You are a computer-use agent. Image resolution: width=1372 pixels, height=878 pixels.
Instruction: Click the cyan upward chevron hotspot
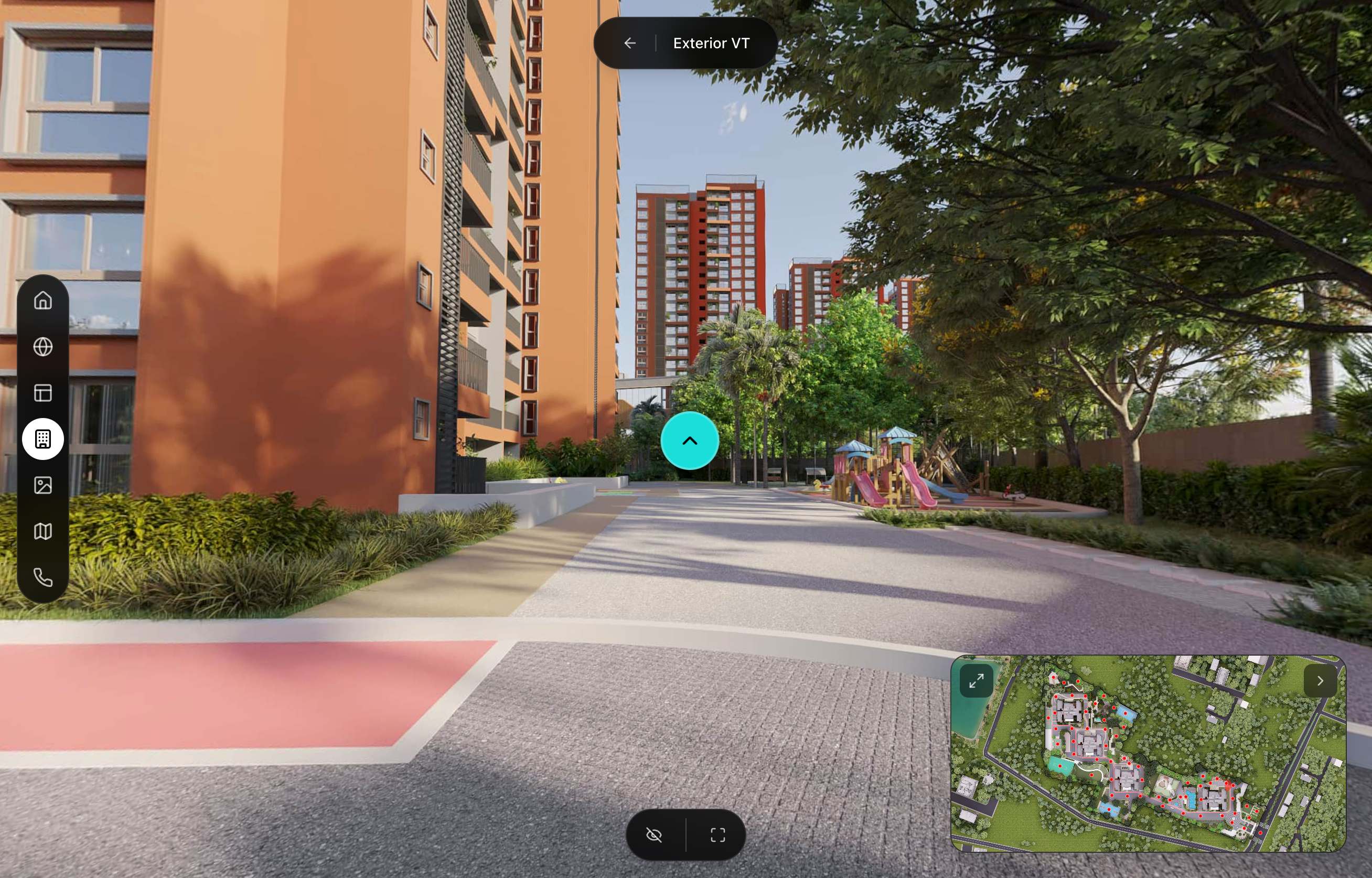click(690, 440)
